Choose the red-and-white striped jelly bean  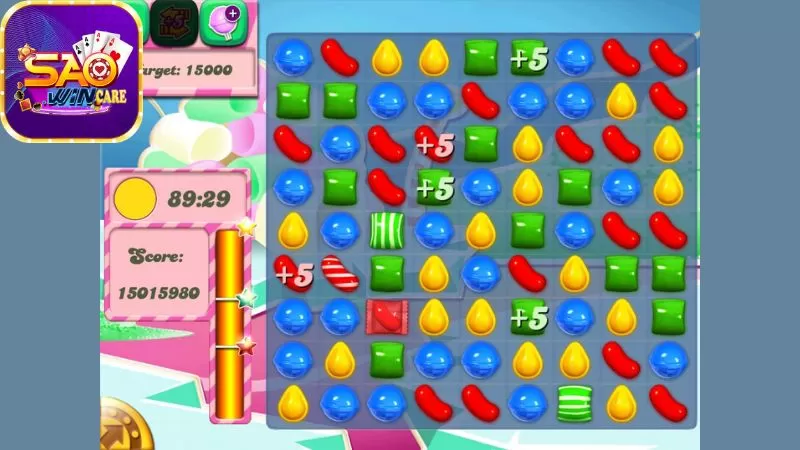point(340,273)
